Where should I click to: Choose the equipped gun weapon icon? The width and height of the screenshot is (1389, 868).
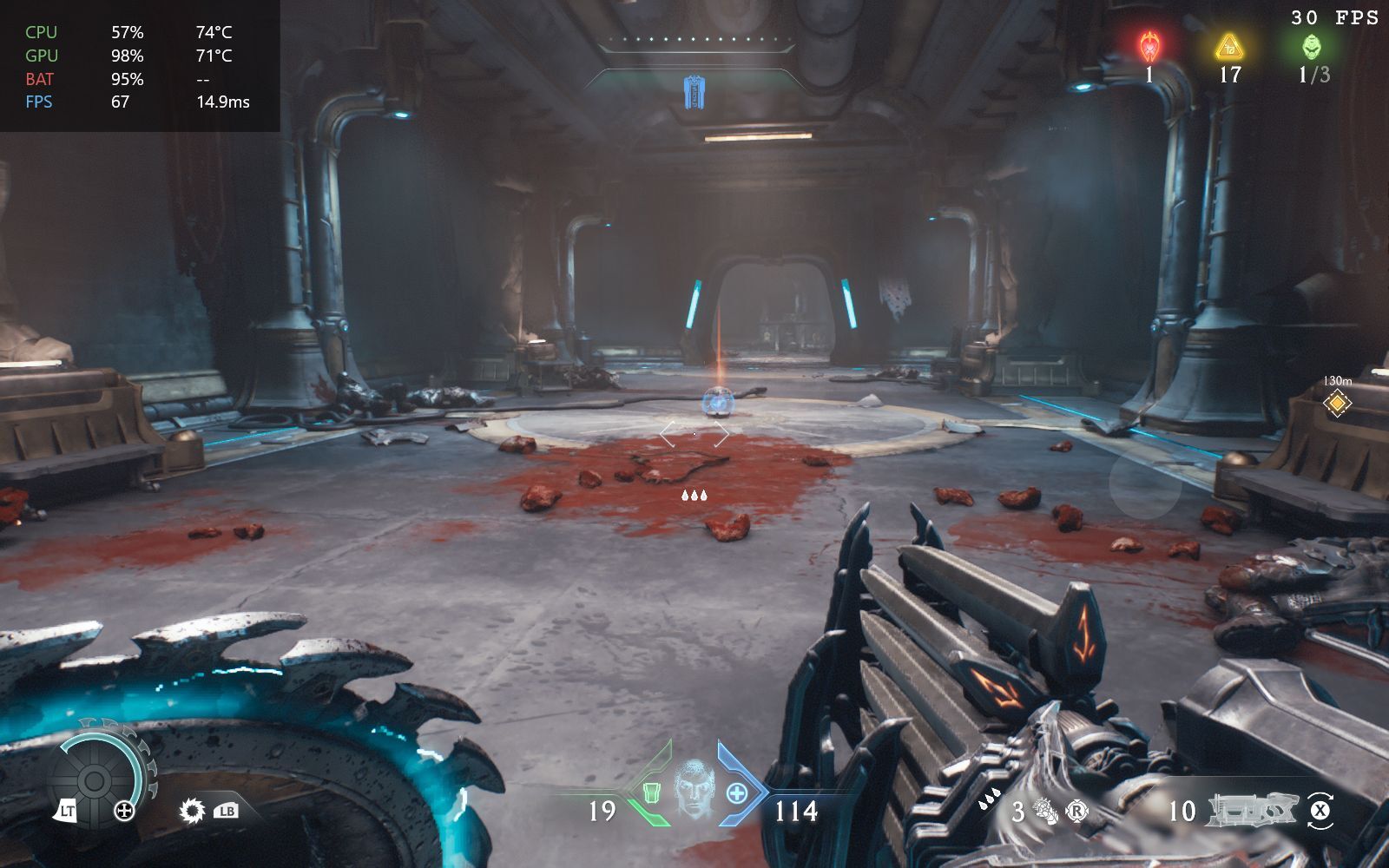pos(1251,810)
